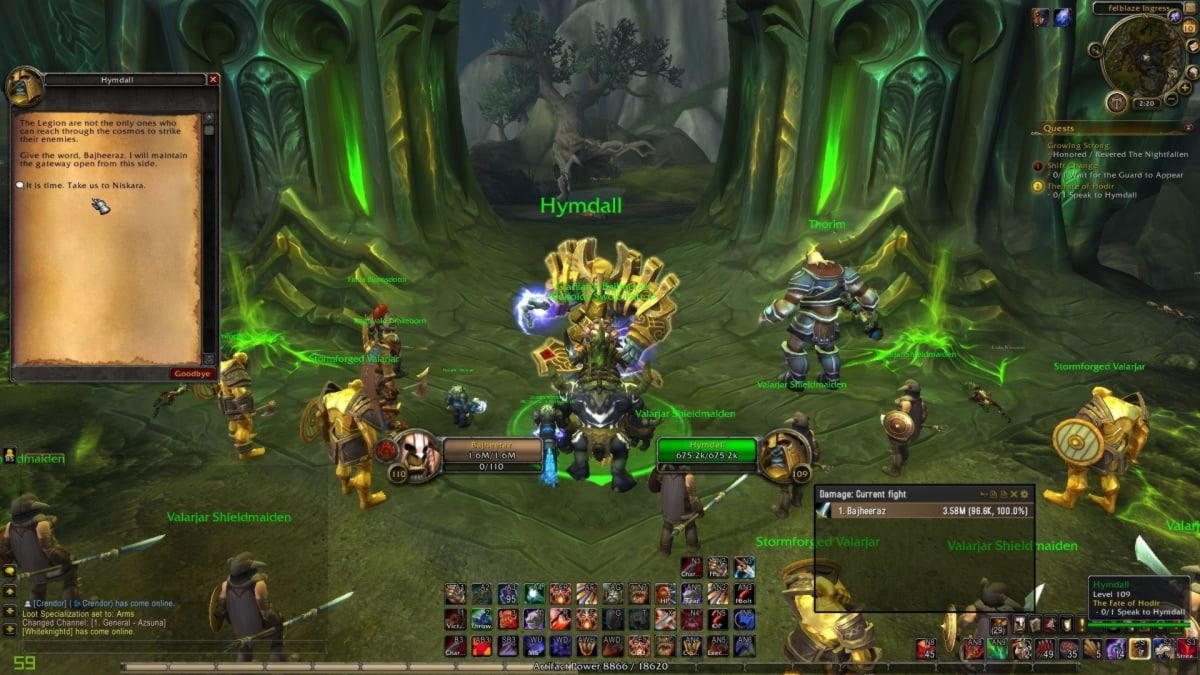Image resolution: width=1200 pixels, height=675 pixels.
Task: Choose the 'It is time. Take us to Niskara' reply
Action: click(76, 186)
